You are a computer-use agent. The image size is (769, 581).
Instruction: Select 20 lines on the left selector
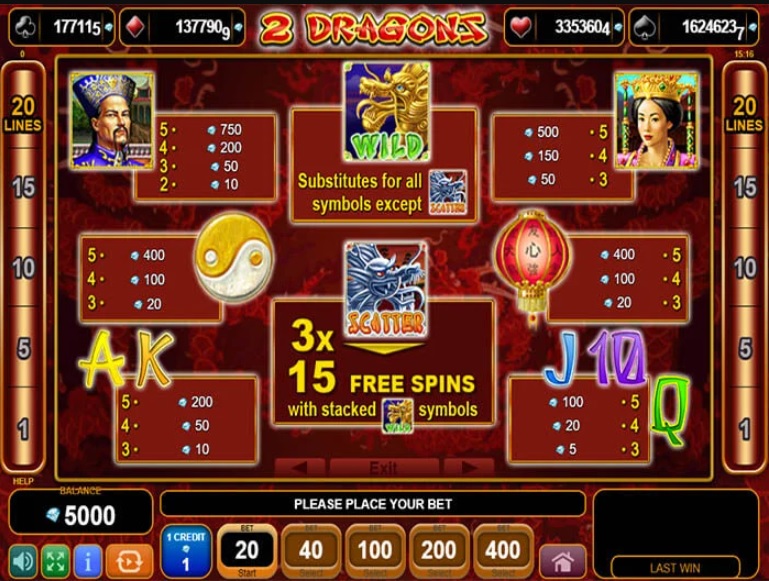pos(22,114)
